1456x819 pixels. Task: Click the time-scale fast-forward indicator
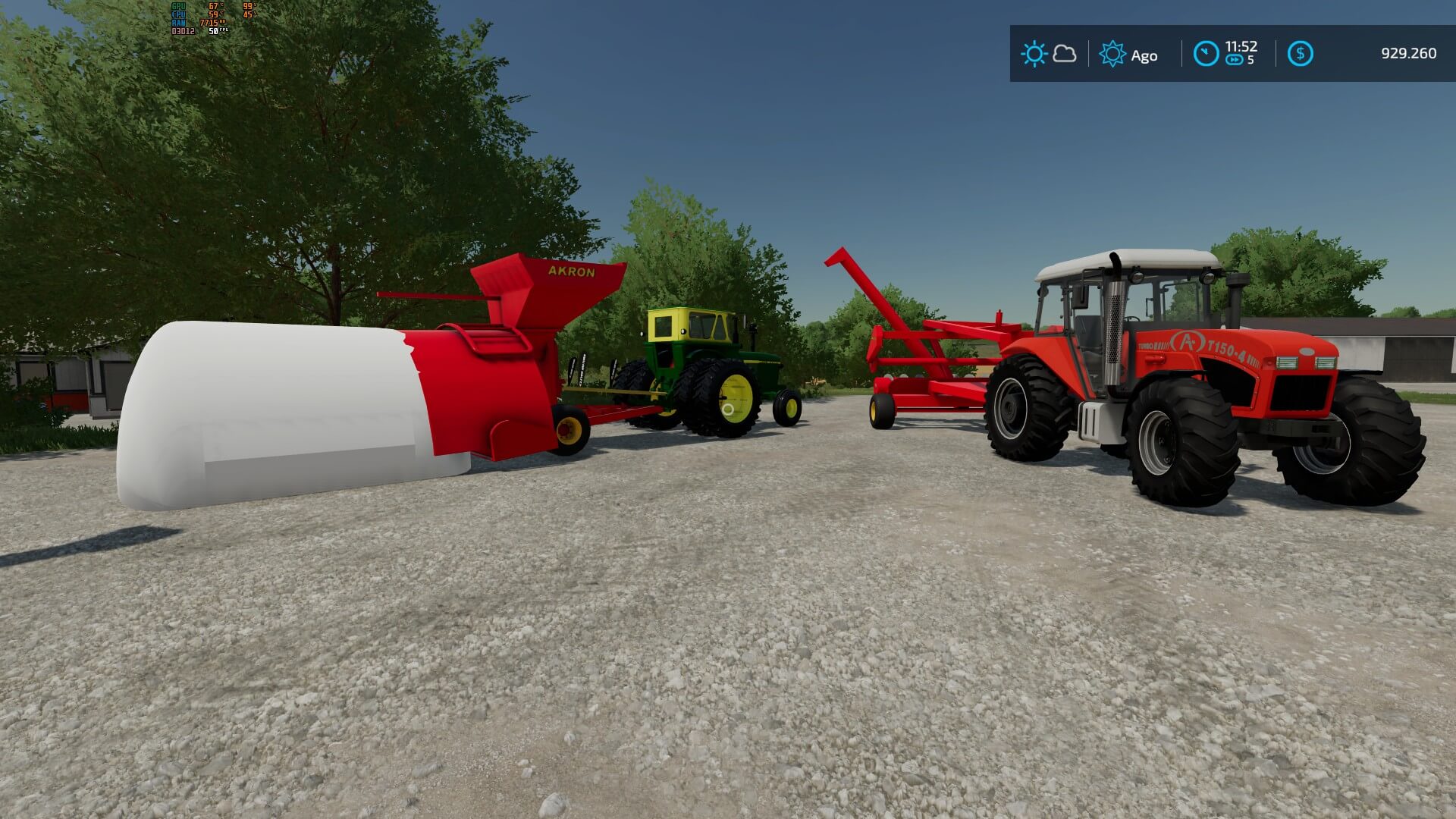tap(1235, 61)
